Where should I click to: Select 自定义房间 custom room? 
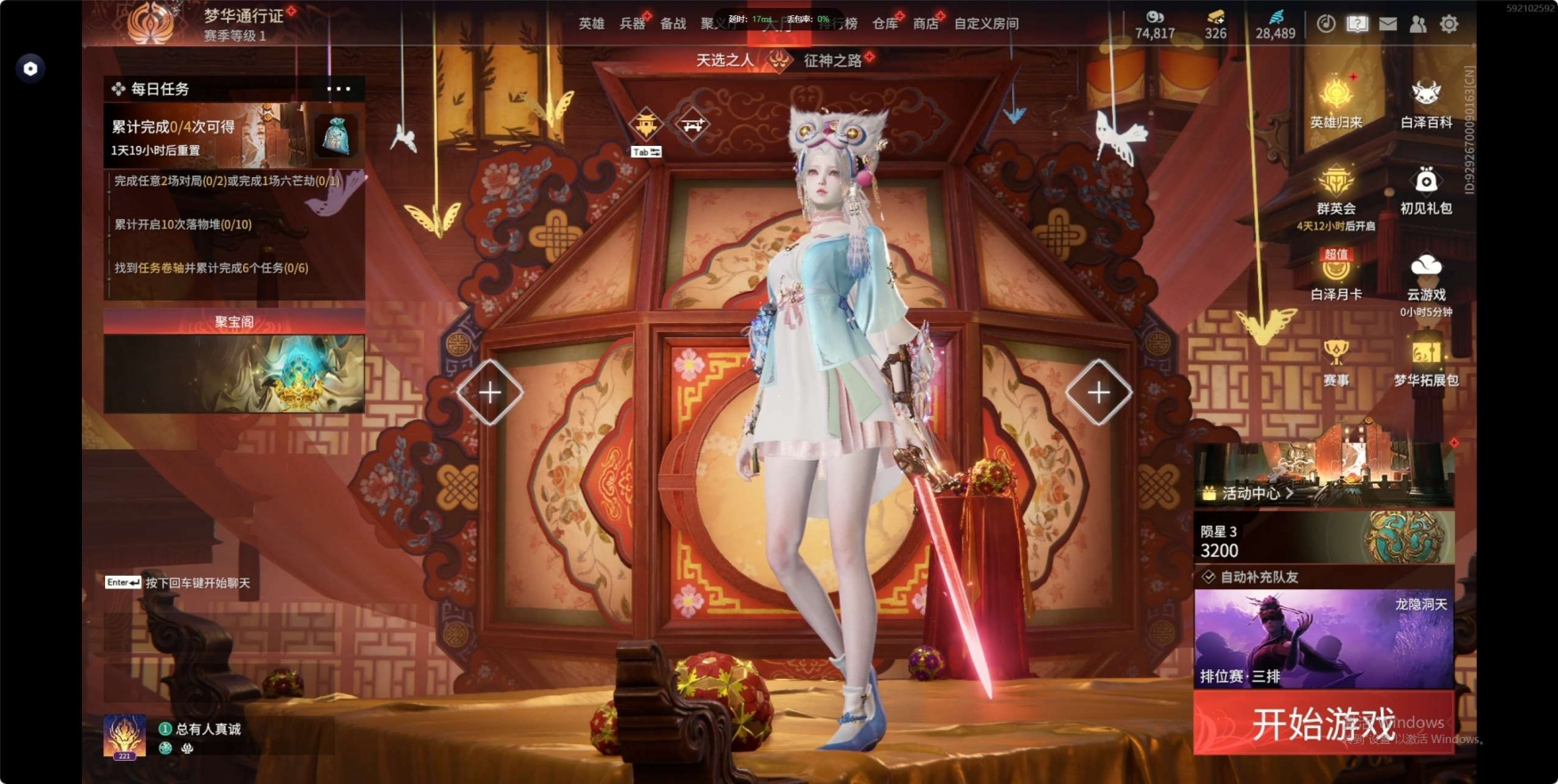pos(986,24)
